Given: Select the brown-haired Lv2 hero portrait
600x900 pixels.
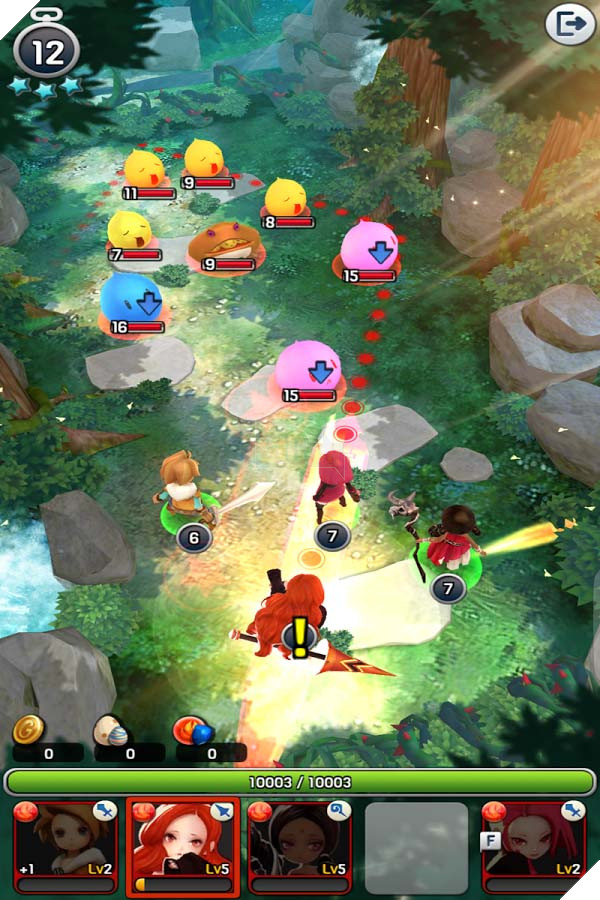Looking at the screenshot, I should (x=65, y=845).
